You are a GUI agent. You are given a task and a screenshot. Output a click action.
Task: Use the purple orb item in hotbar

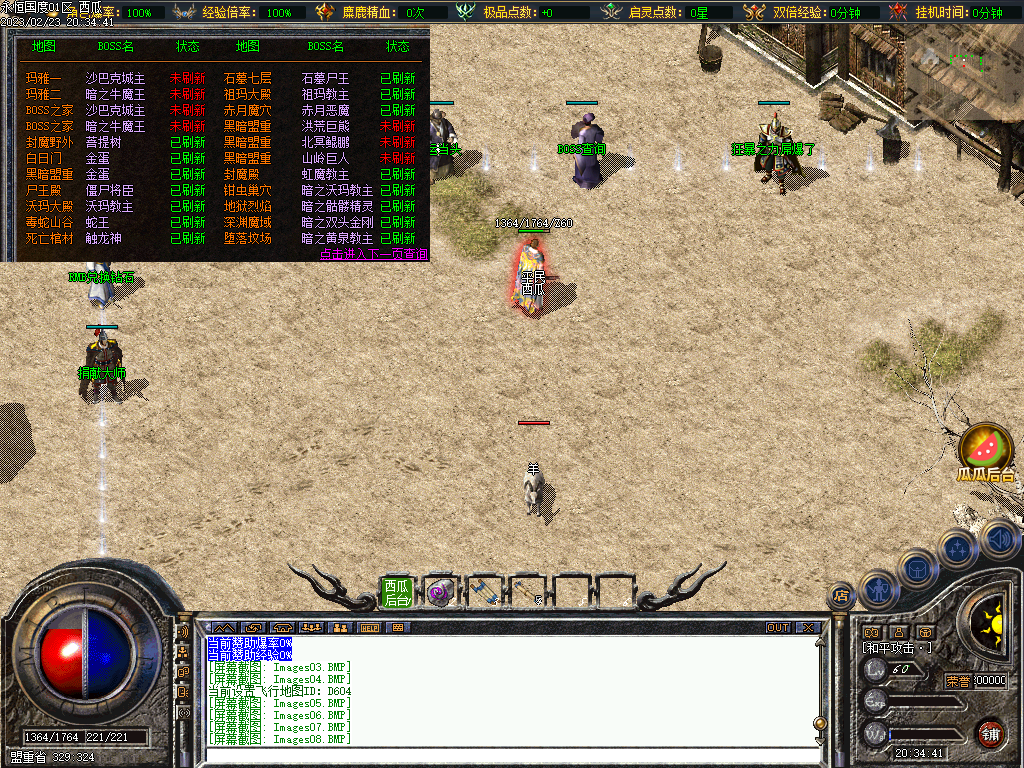point(440,592)
